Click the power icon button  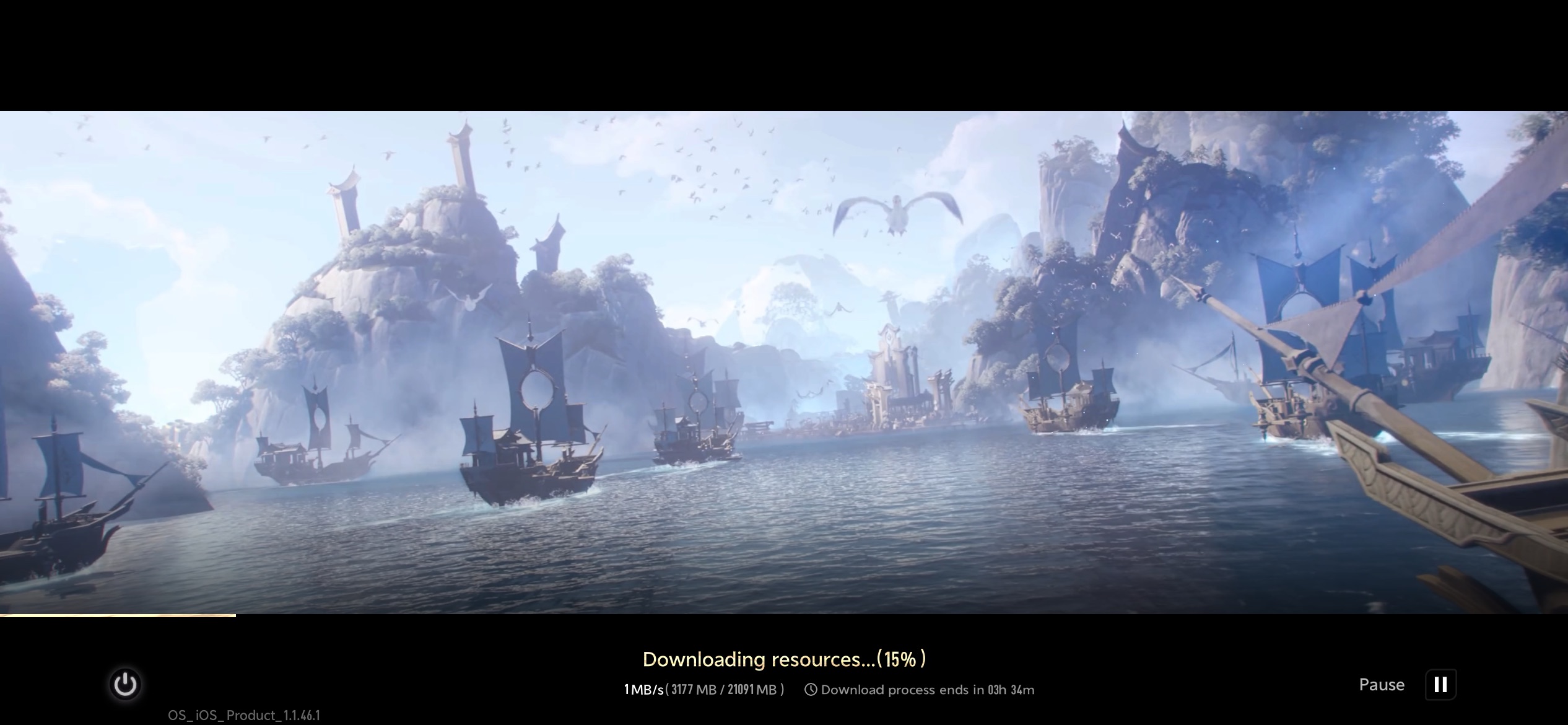coord(125,684)
